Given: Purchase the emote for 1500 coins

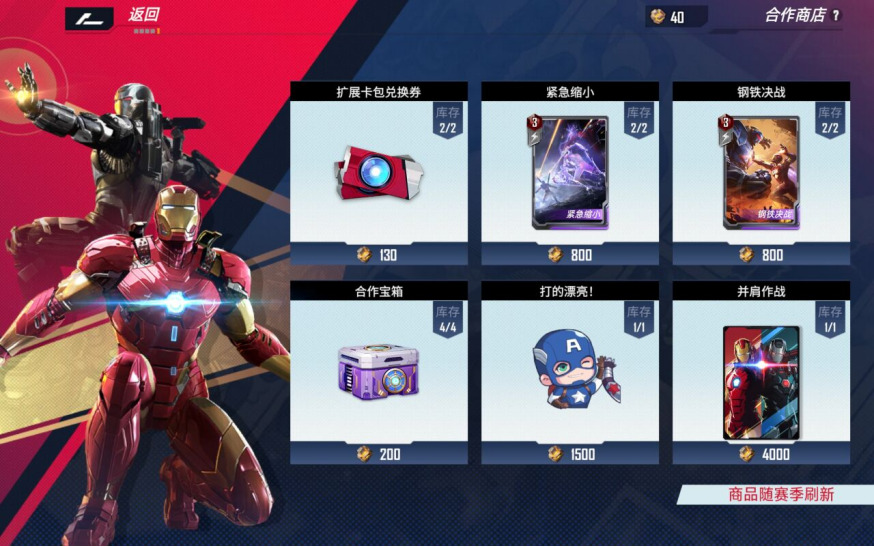Looking at the screenshot, I should [x=570, y=454].
